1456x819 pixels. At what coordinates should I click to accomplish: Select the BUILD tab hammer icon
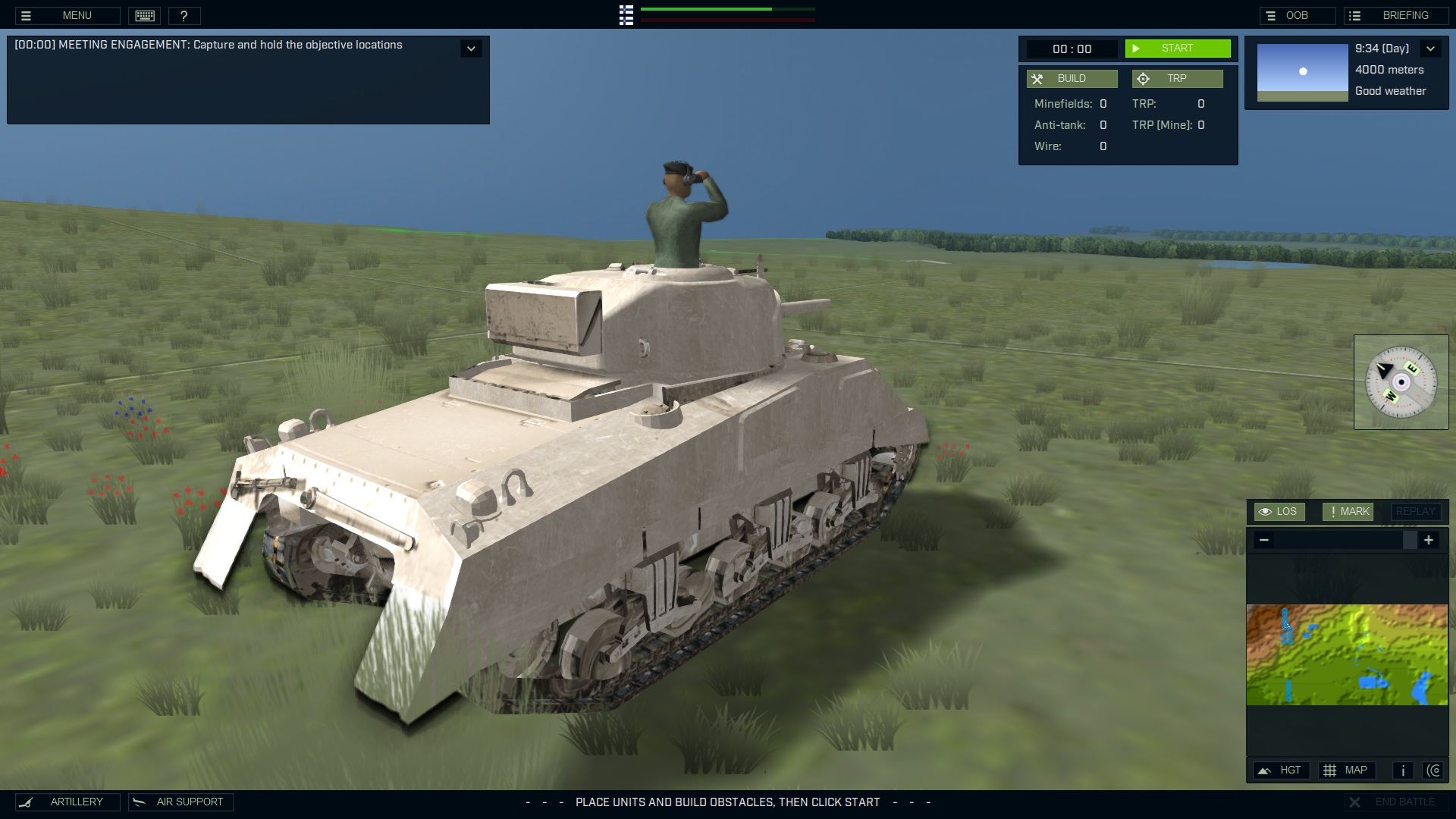click(x=1037, y=78)
